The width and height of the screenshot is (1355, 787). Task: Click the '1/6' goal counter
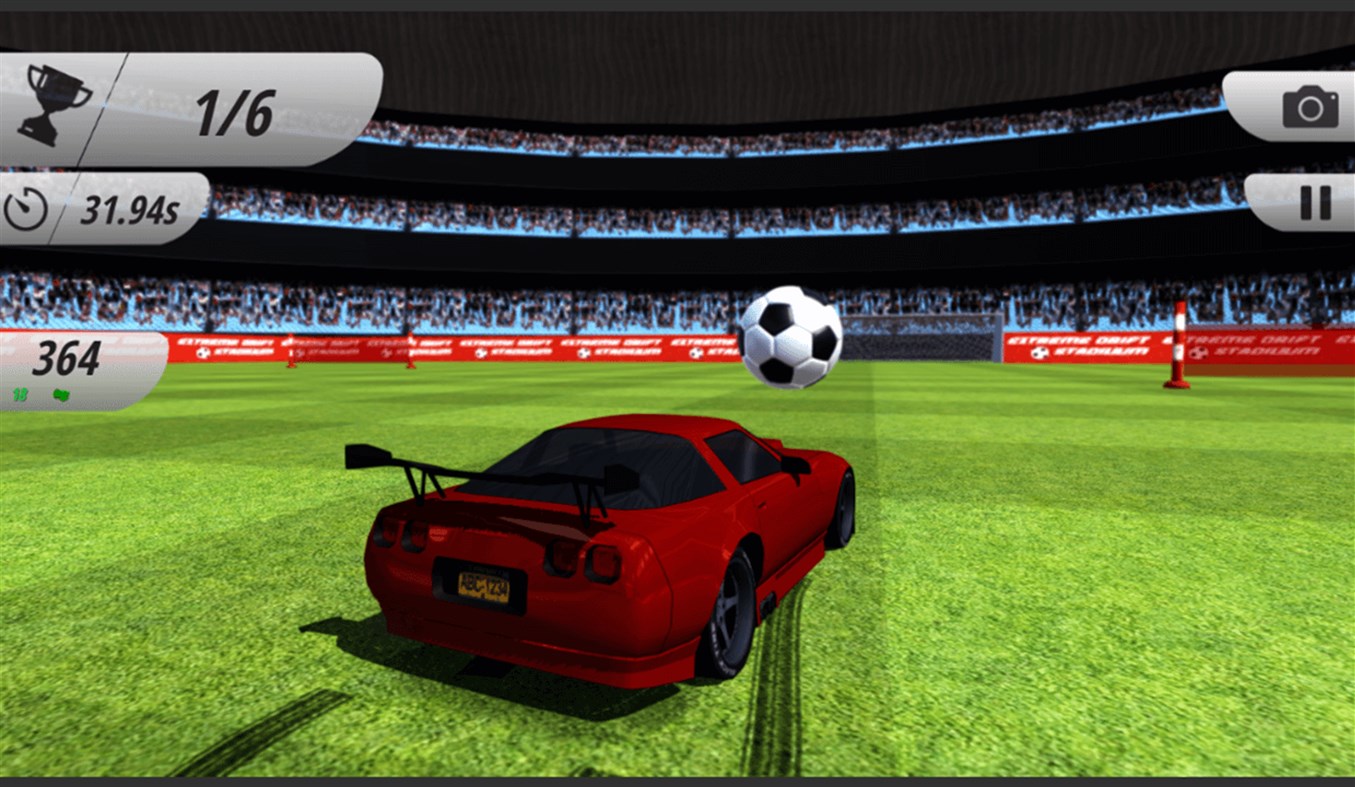[x=237, y=112]
